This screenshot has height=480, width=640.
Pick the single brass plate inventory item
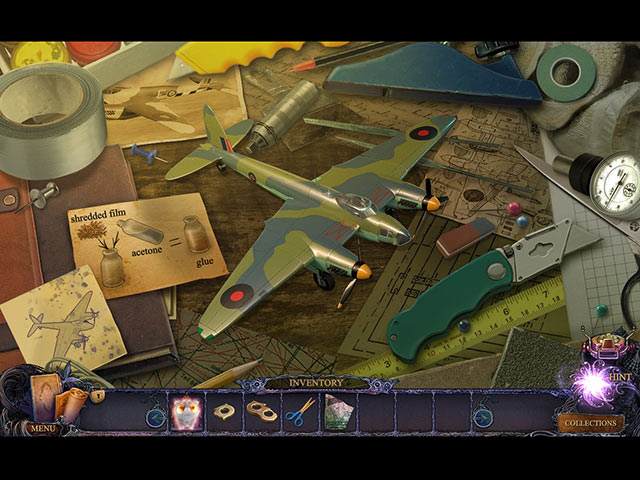coord(225,411)
